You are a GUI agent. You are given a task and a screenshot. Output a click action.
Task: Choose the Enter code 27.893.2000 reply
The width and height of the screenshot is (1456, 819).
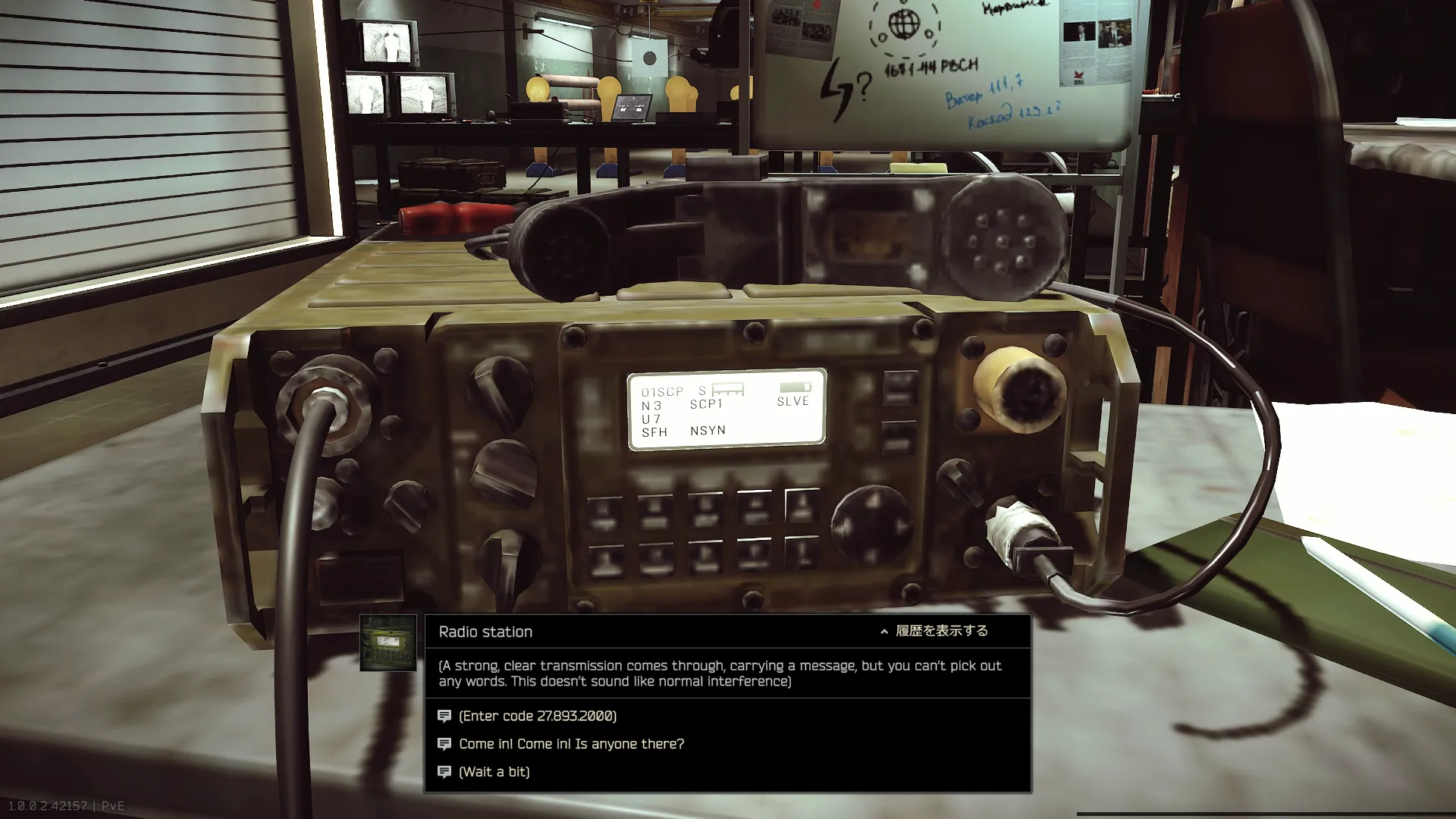tap(538, 716)
